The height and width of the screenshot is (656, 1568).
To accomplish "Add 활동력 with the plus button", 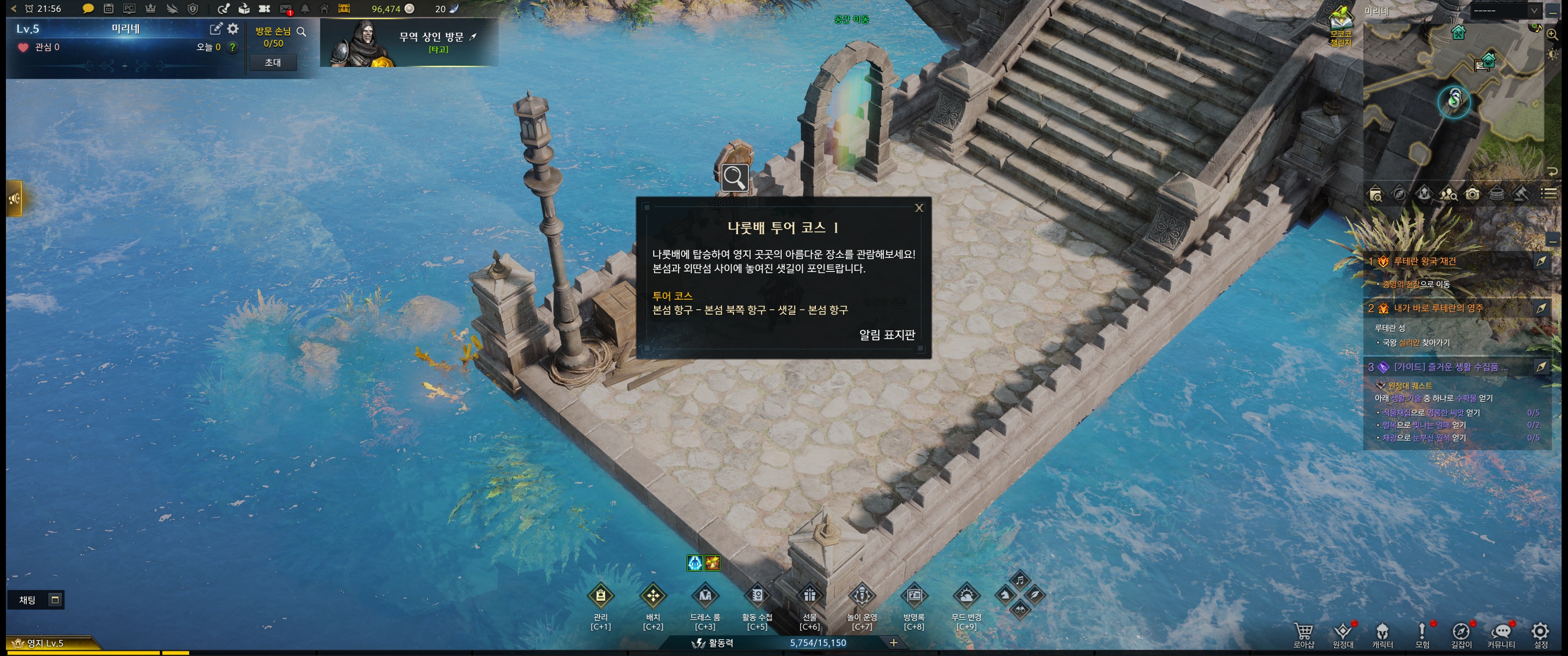I will pos(893,643).
